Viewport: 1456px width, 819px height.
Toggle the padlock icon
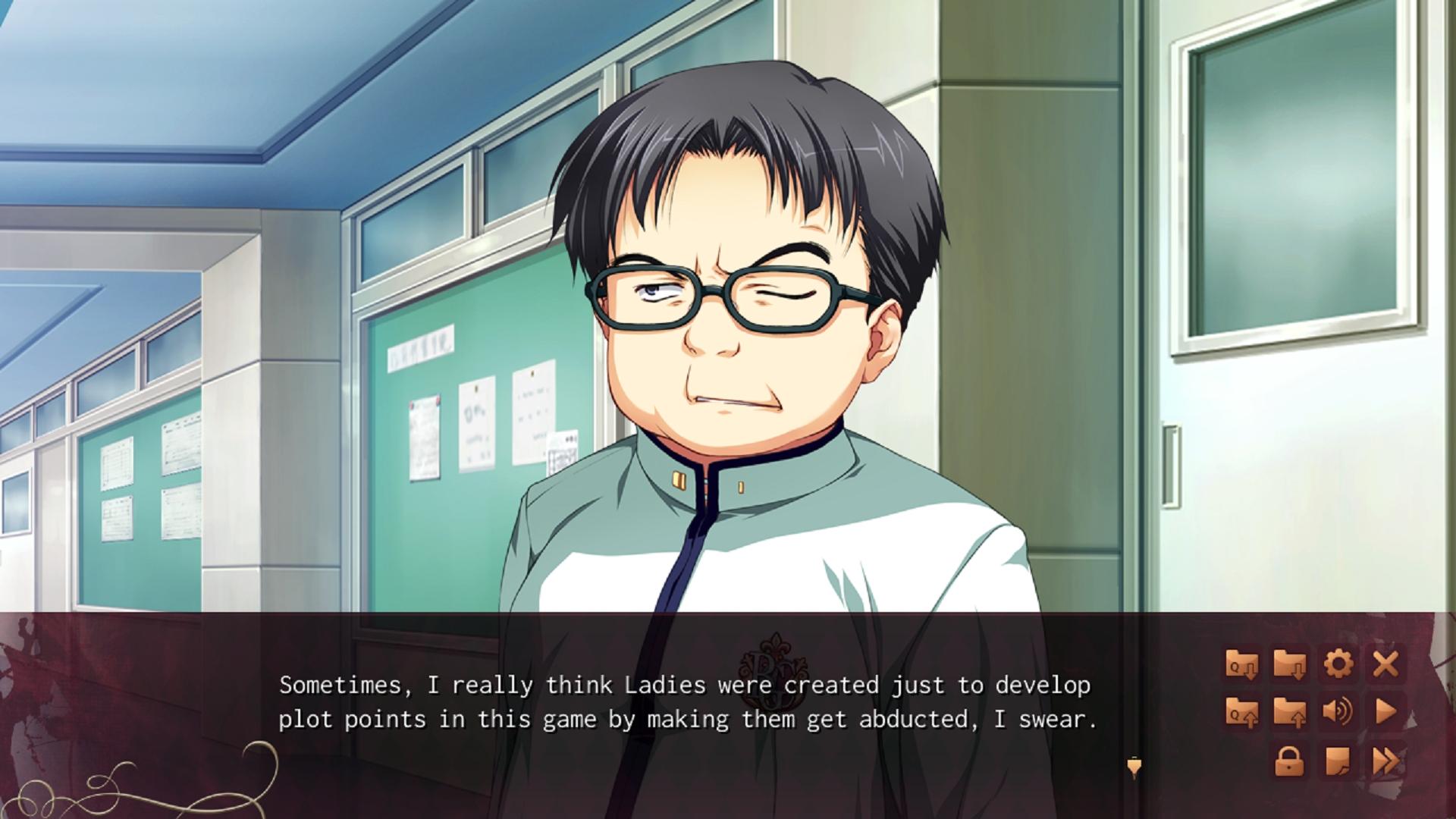pos(1289,761)
